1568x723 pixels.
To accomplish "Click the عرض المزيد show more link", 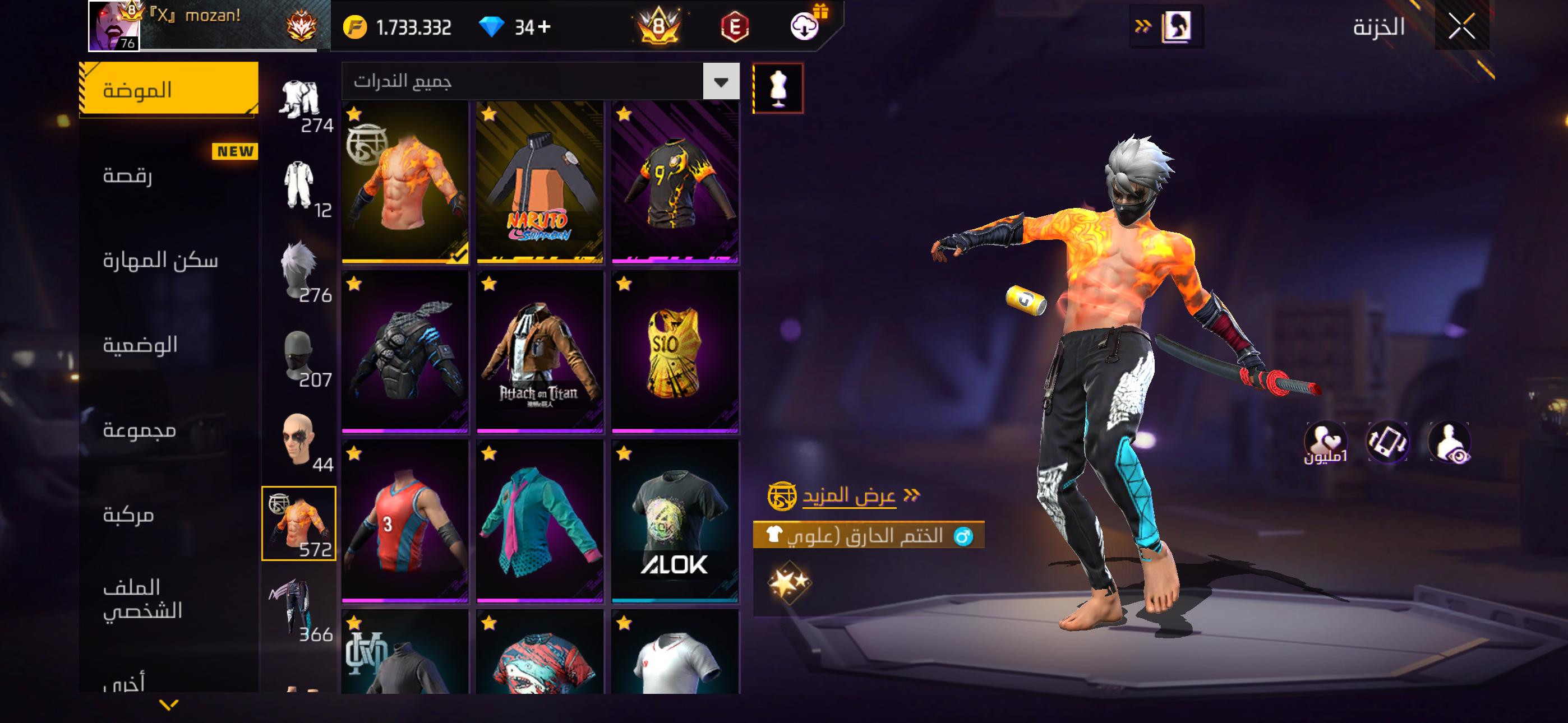I will point(848,496).
